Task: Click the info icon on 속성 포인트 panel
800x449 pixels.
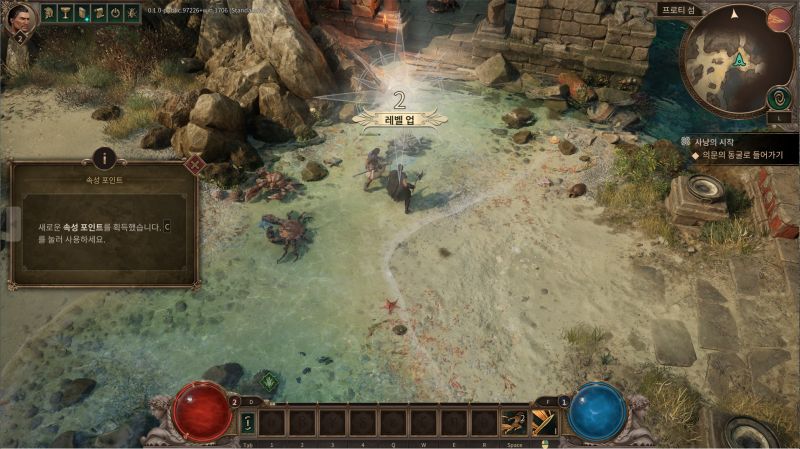Action: [x=103, y=158]
